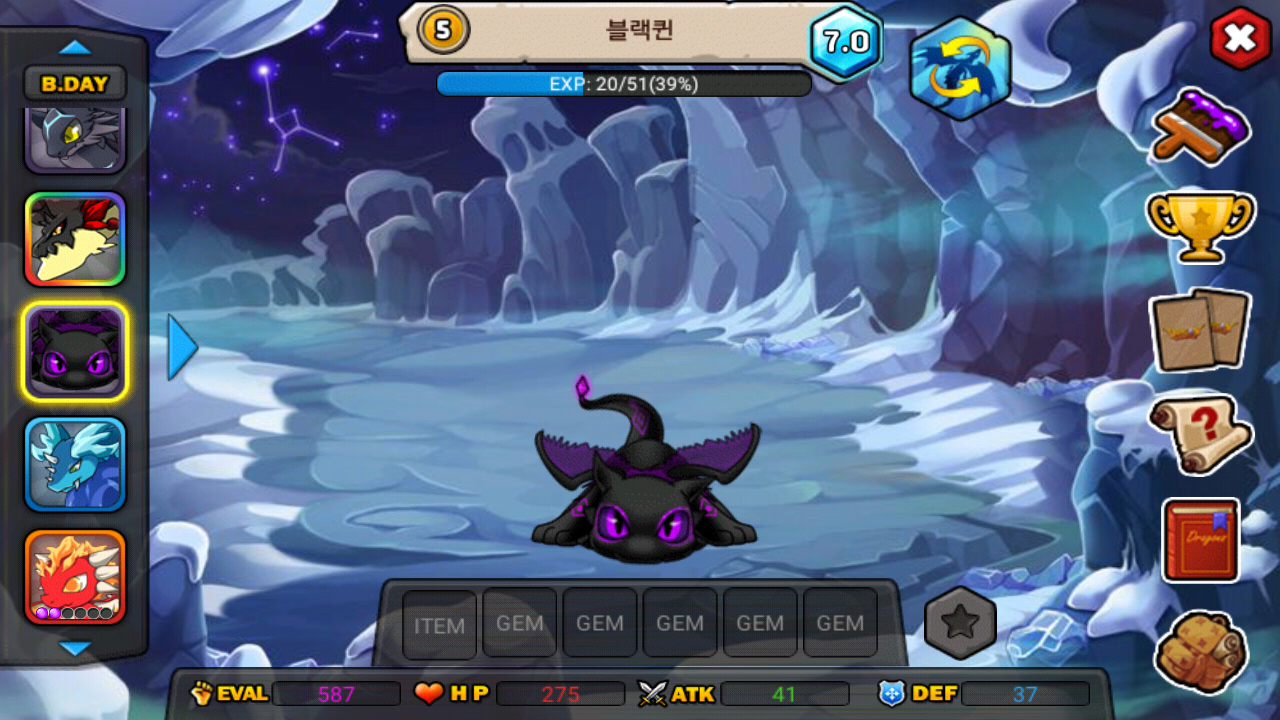1280x720 pixels.
Task: Close the dragon screen with the red X
Action: (1240, 39)
